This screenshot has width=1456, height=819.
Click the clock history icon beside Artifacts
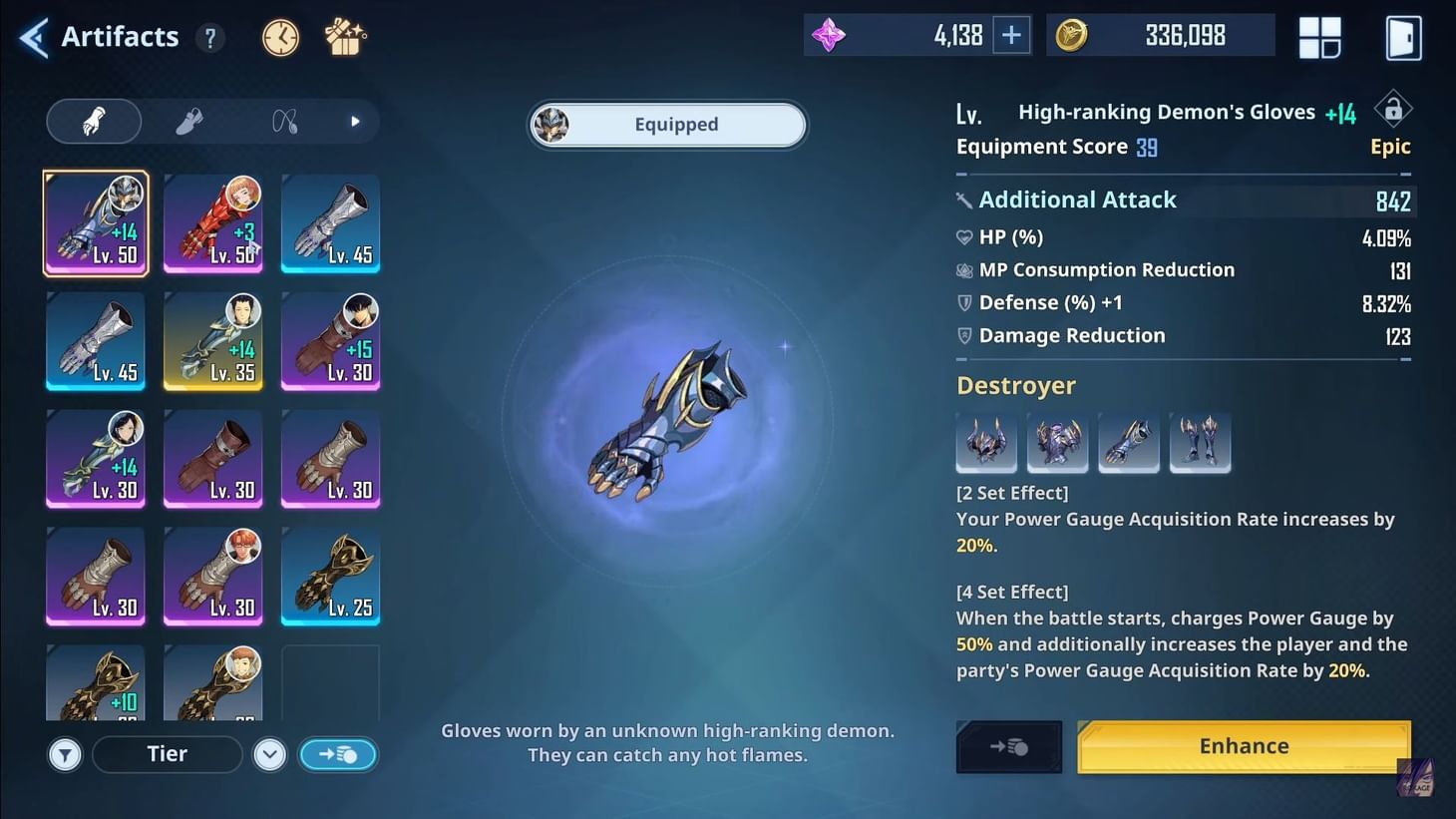tap(280, 36)
